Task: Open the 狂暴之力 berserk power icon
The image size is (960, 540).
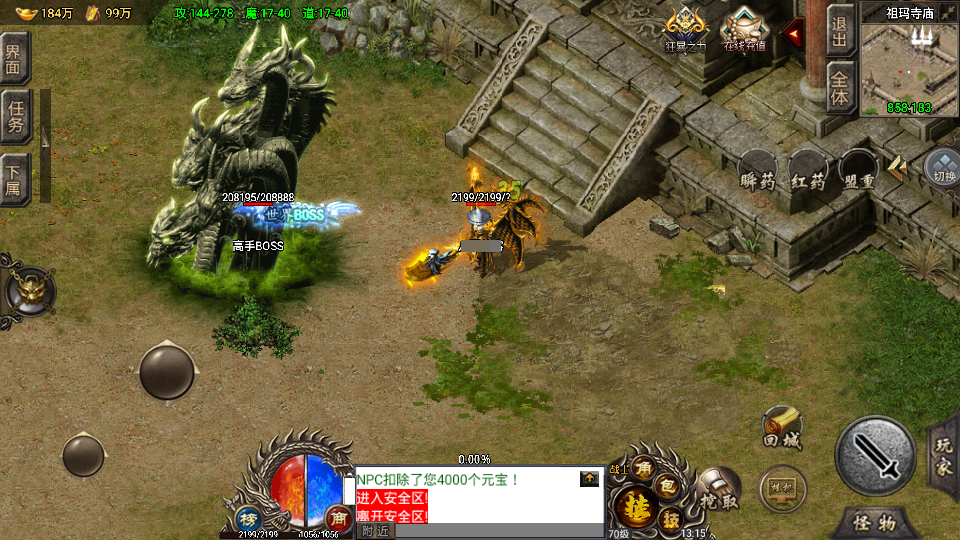Action: point(685,29)
